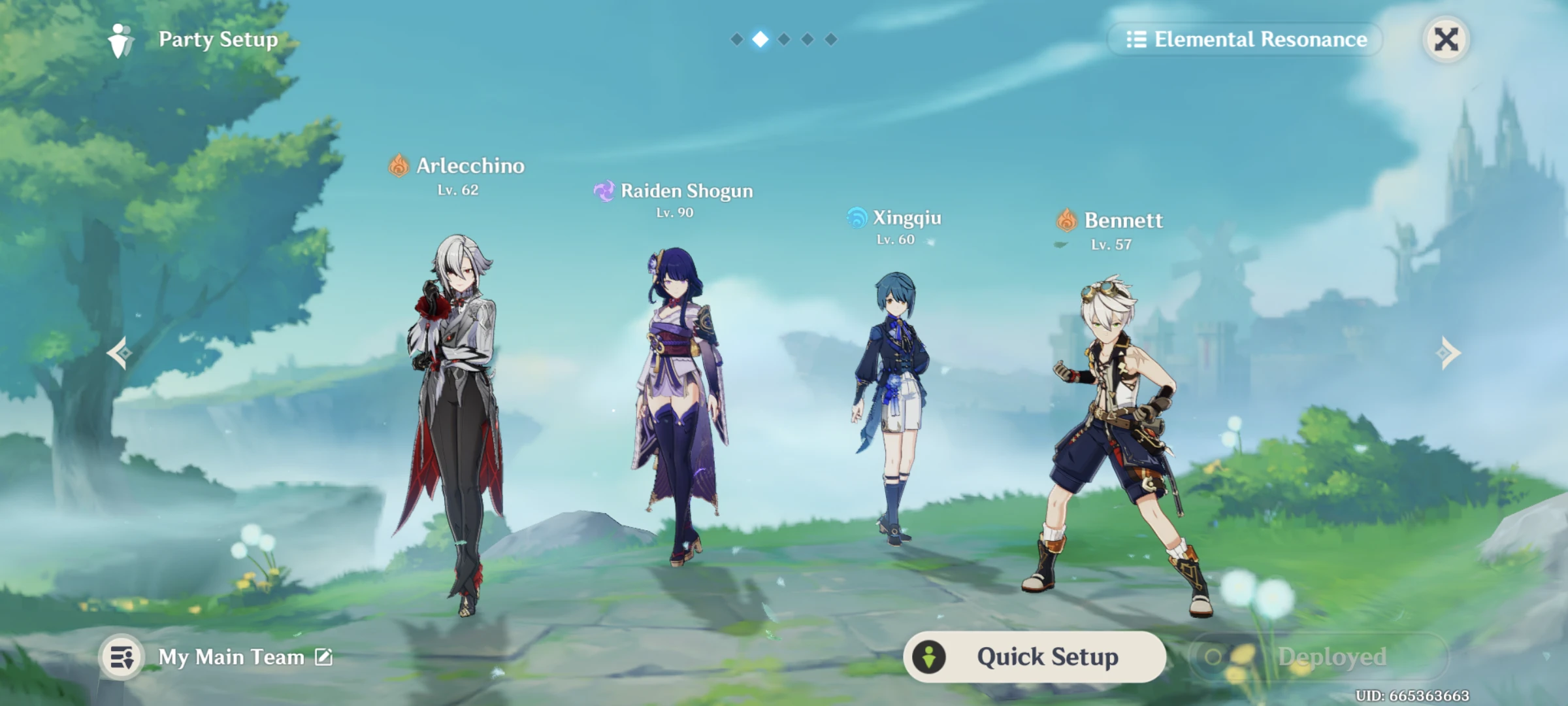The width and height of the screenshot is (1568, 706).
Task: Open the next party with the right chevron
Action: pos(1450,352)
